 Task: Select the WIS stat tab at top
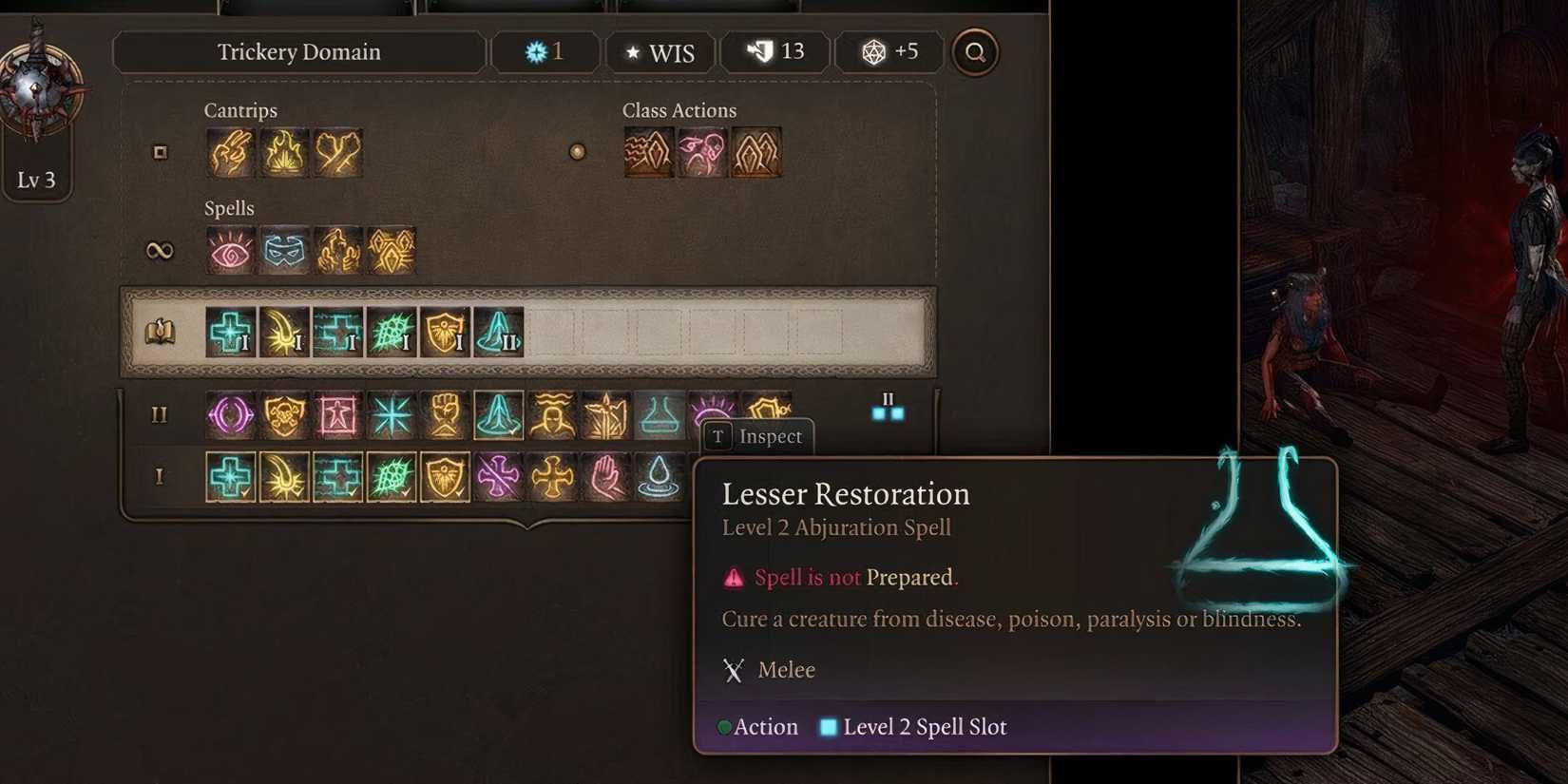661,52
